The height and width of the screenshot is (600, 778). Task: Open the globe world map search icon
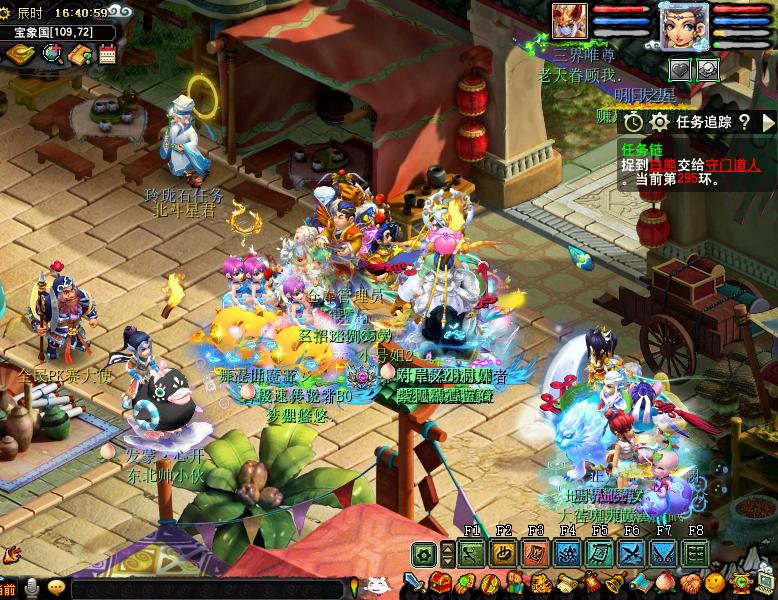coord(52,54)
